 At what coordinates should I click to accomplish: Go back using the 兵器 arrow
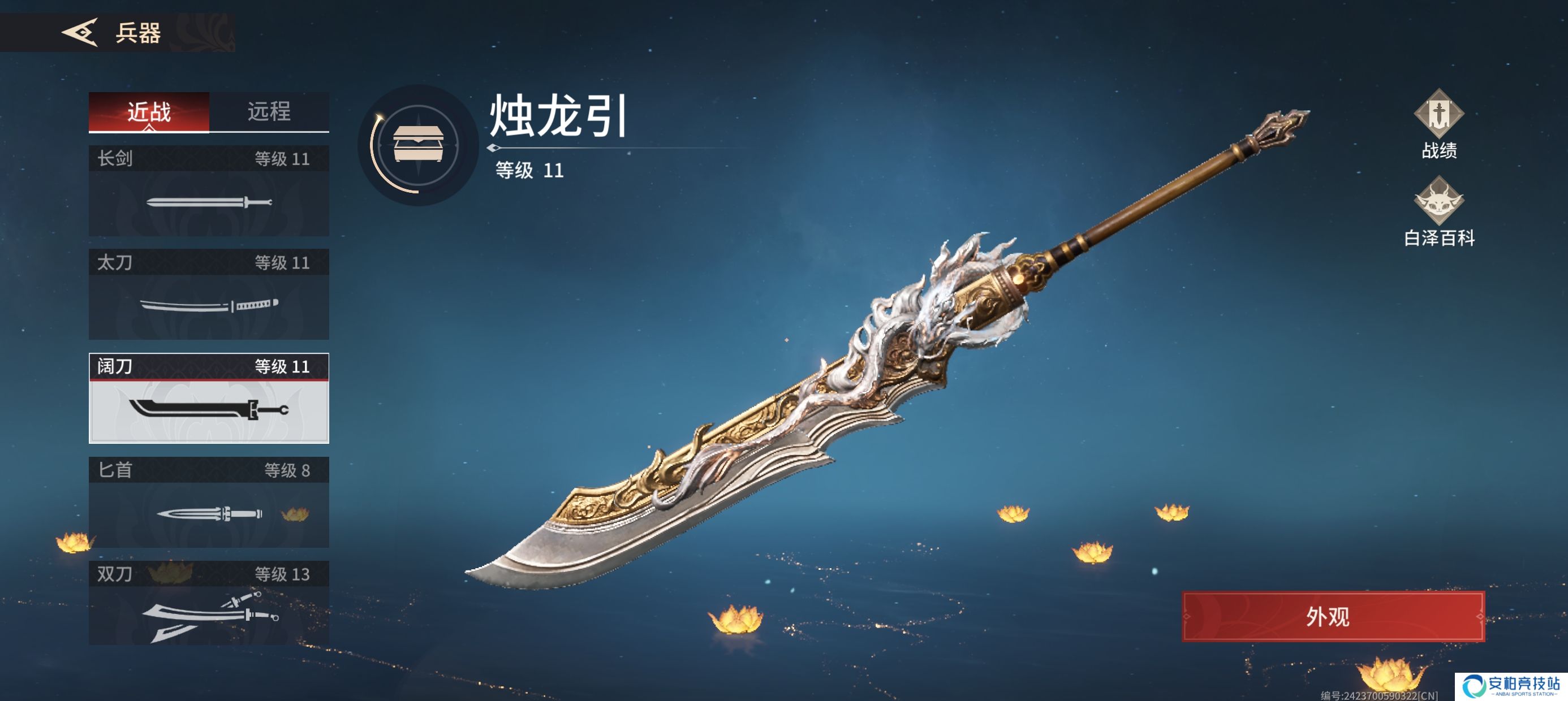[80, 32]
